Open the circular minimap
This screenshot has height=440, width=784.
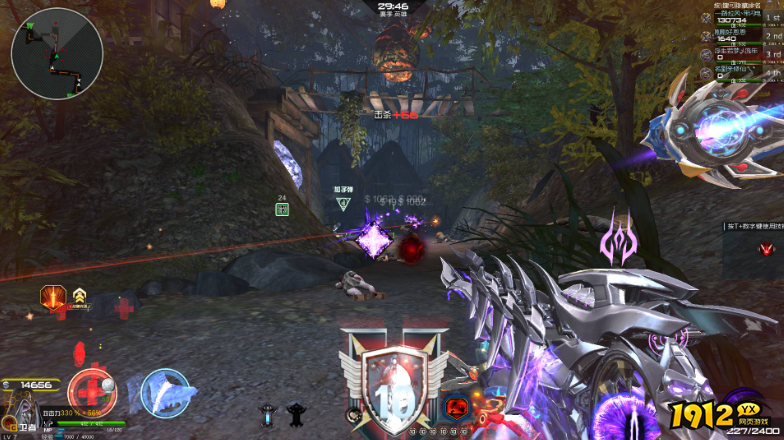(57, 53)
